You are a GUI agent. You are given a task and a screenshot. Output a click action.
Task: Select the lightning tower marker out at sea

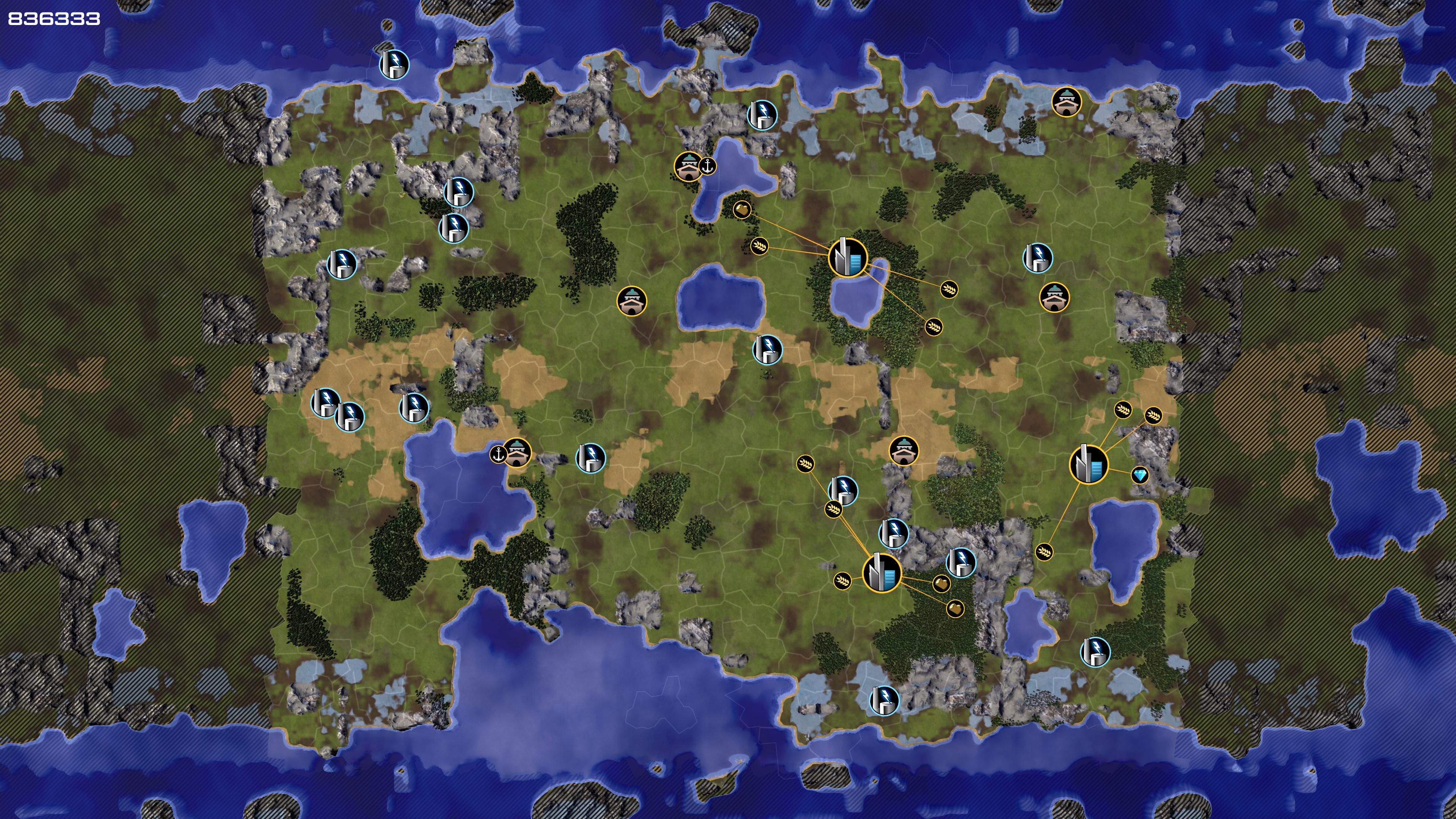click(394, 63)
